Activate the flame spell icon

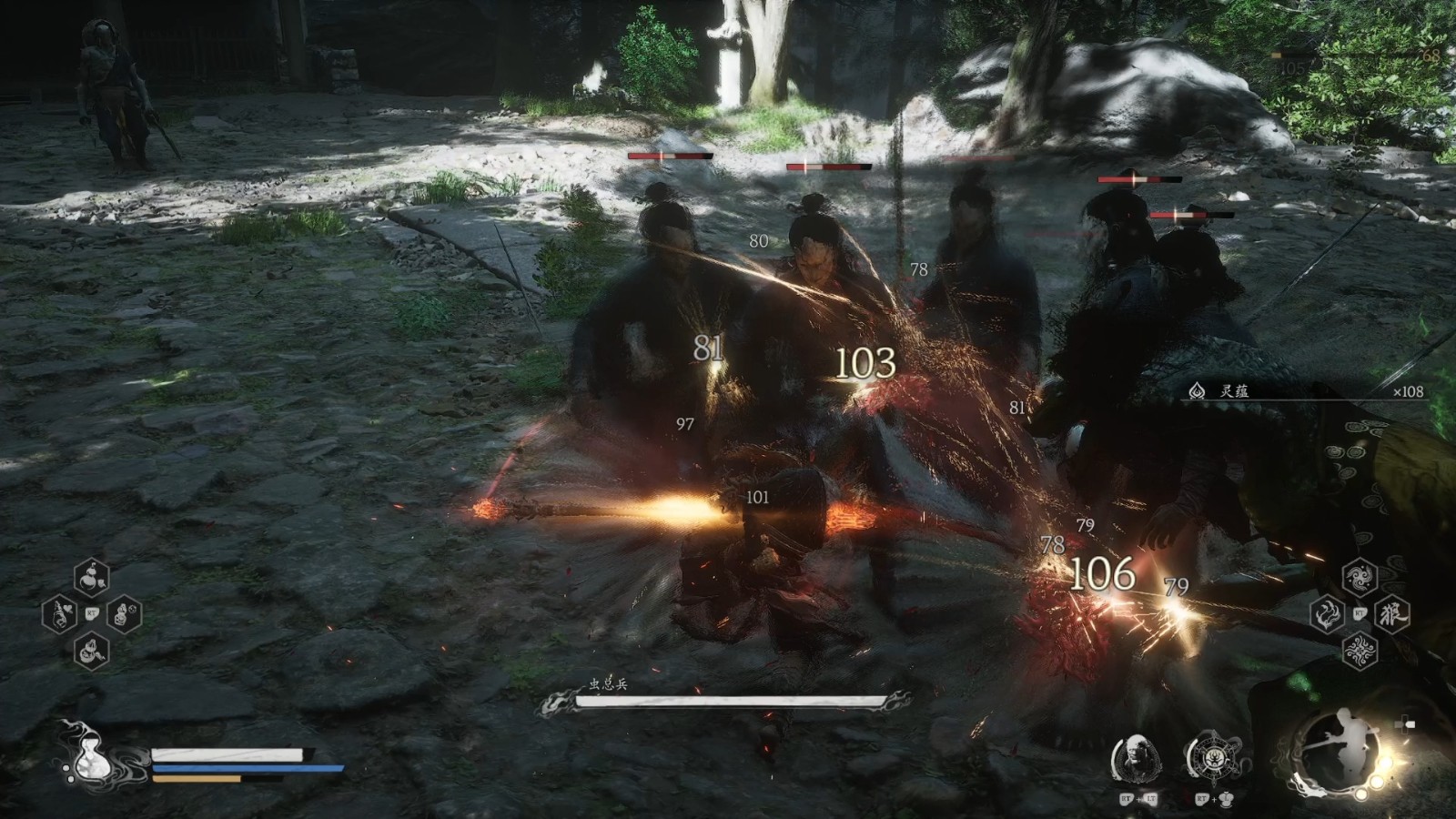click(x=1328, y=614)
